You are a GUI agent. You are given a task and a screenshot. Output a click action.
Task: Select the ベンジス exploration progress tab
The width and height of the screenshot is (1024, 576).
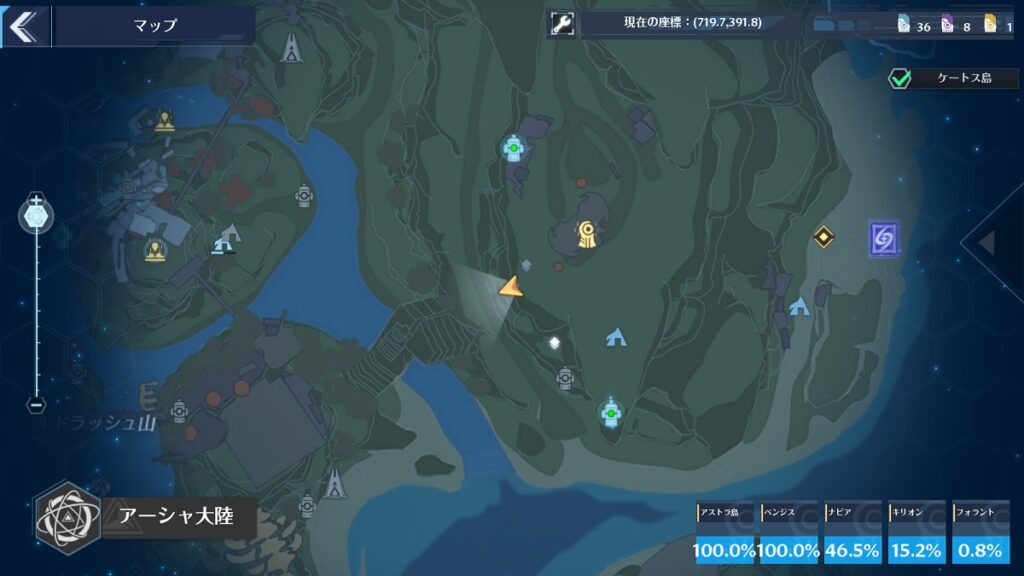coord(790,533)
